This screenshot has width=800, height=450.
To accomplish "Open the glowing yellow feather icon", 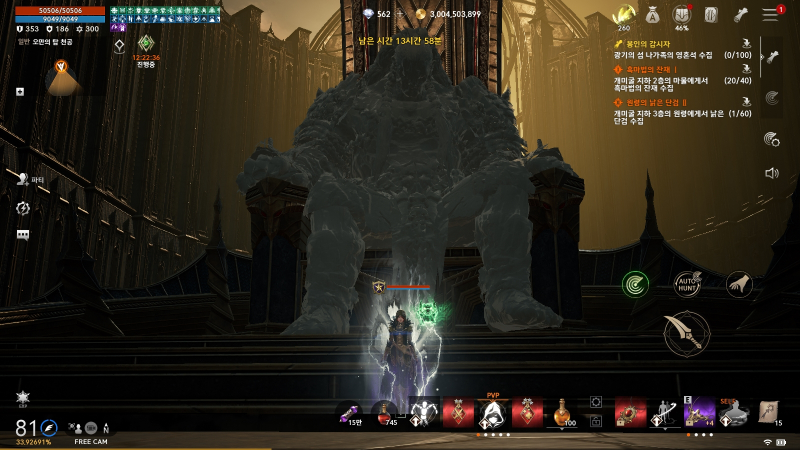I will coord(624,14).
